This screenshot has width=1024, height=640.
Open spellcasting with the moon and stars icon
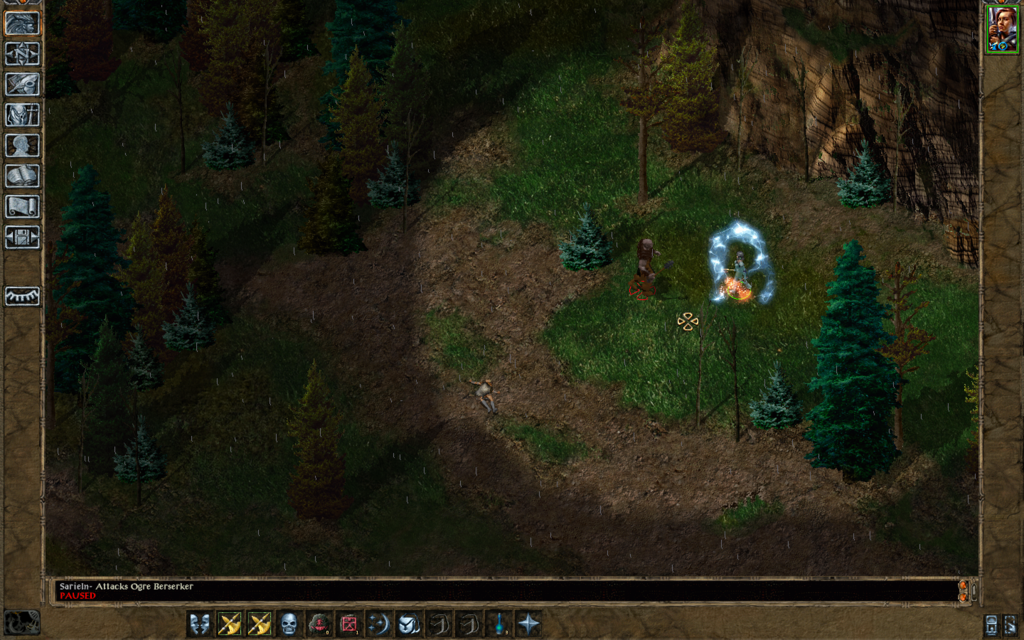coord(379,624)
